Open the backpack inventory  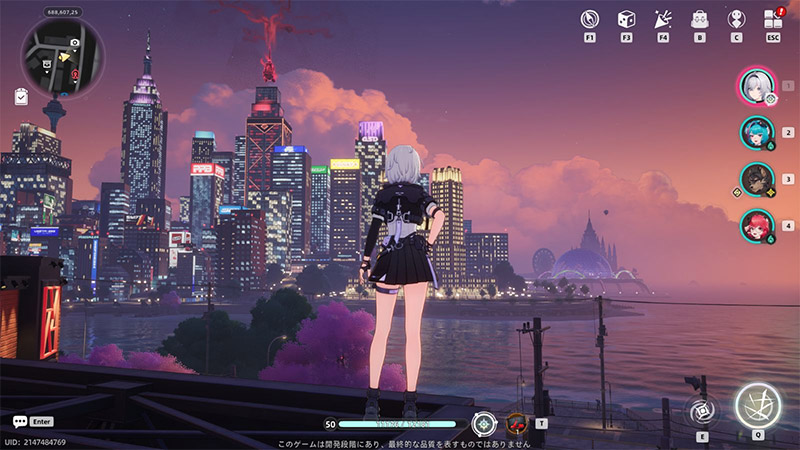699,19
